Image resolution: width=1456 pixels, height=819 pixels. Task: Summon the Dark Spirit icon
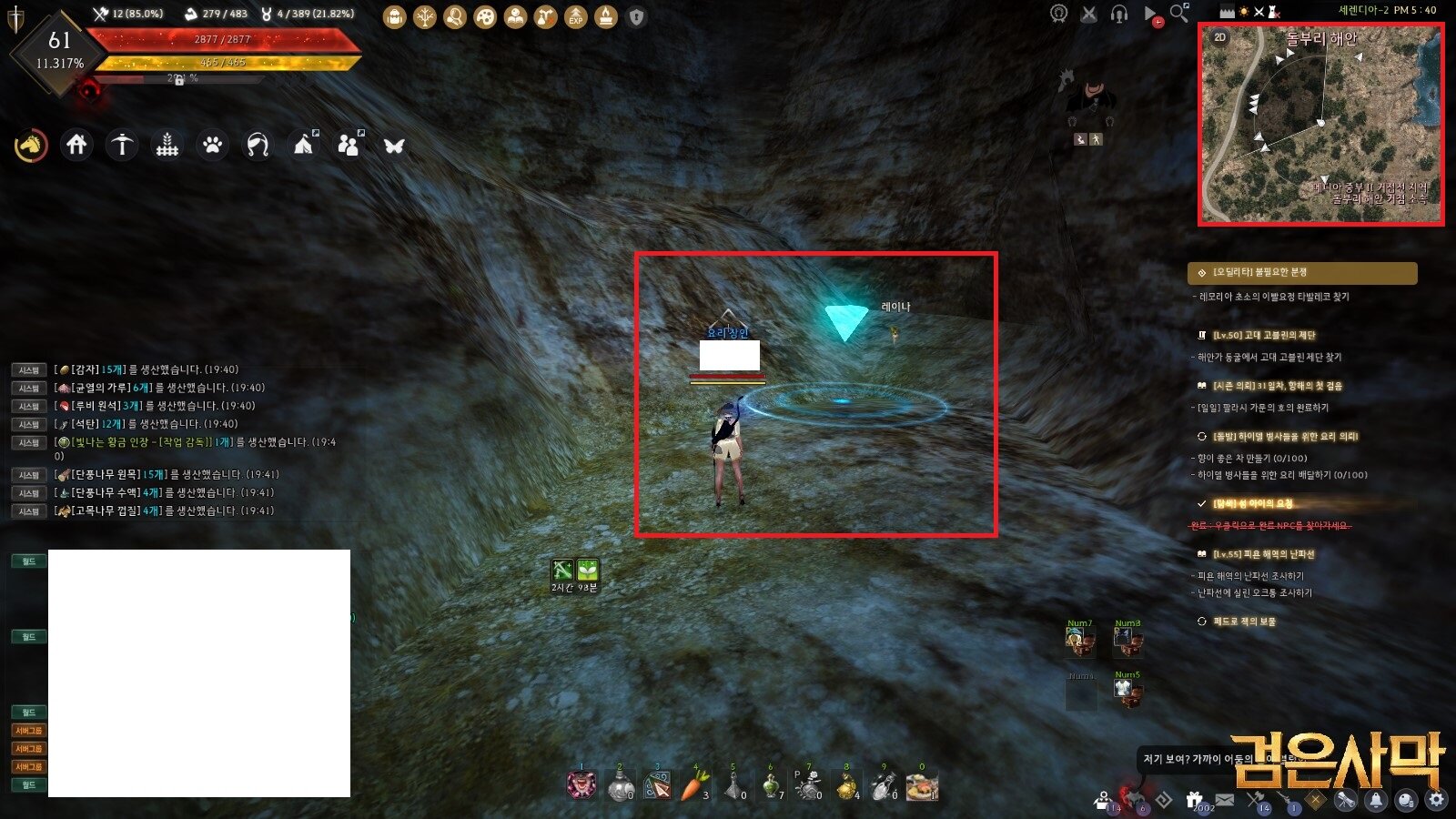click(x=1135, y=797)
